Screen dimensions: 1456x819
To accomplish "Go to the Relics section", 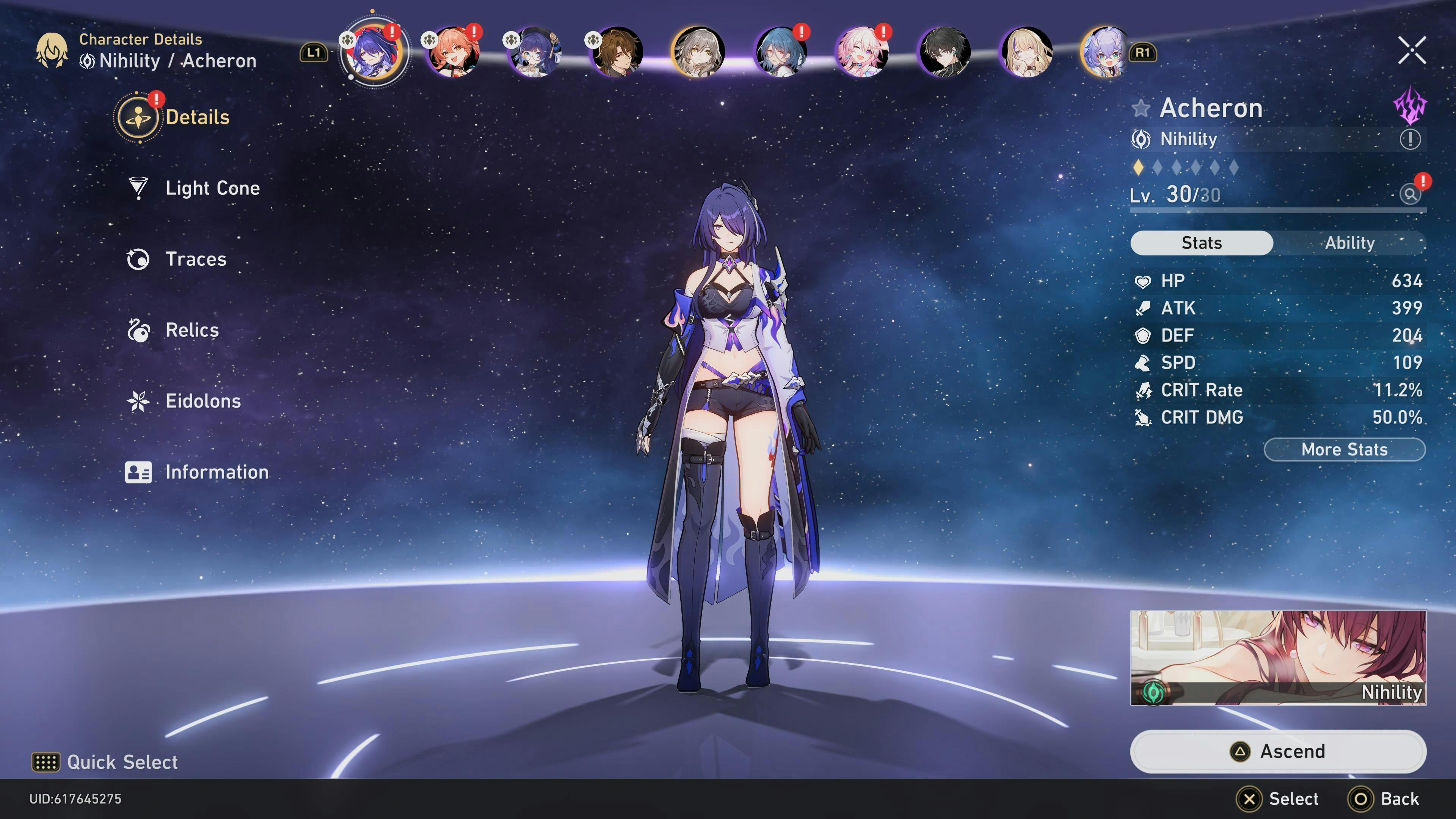I will tap(191, 330).
